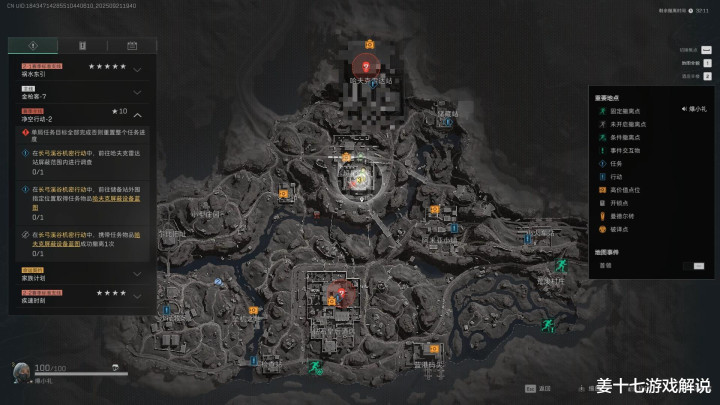Click the red quest marker at 哈夫克雷达站
This screenshot has height=405, width=720.
click(x=367, y=65)
